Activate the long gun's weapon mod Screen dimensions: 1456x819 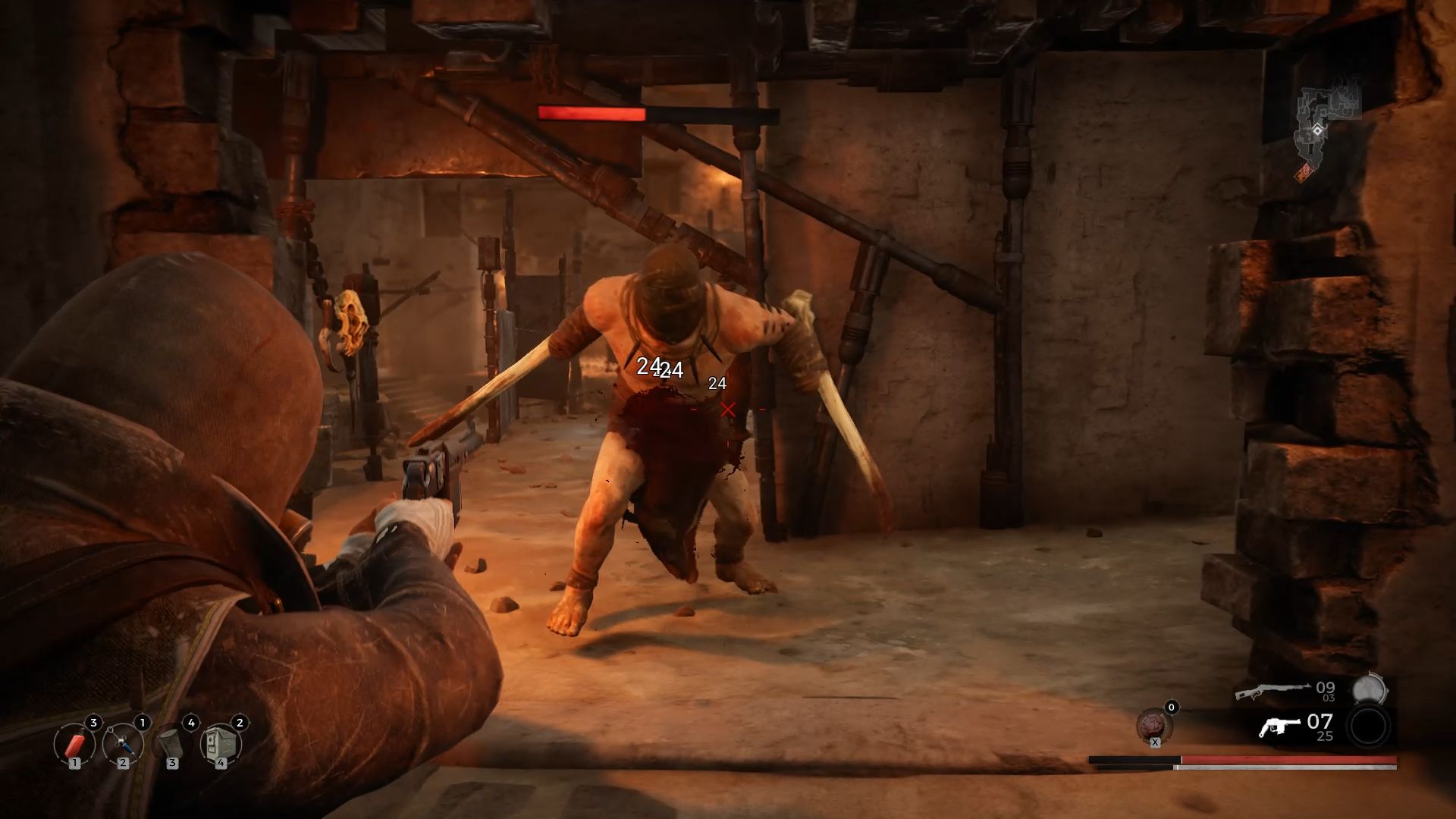[1370, 690]
